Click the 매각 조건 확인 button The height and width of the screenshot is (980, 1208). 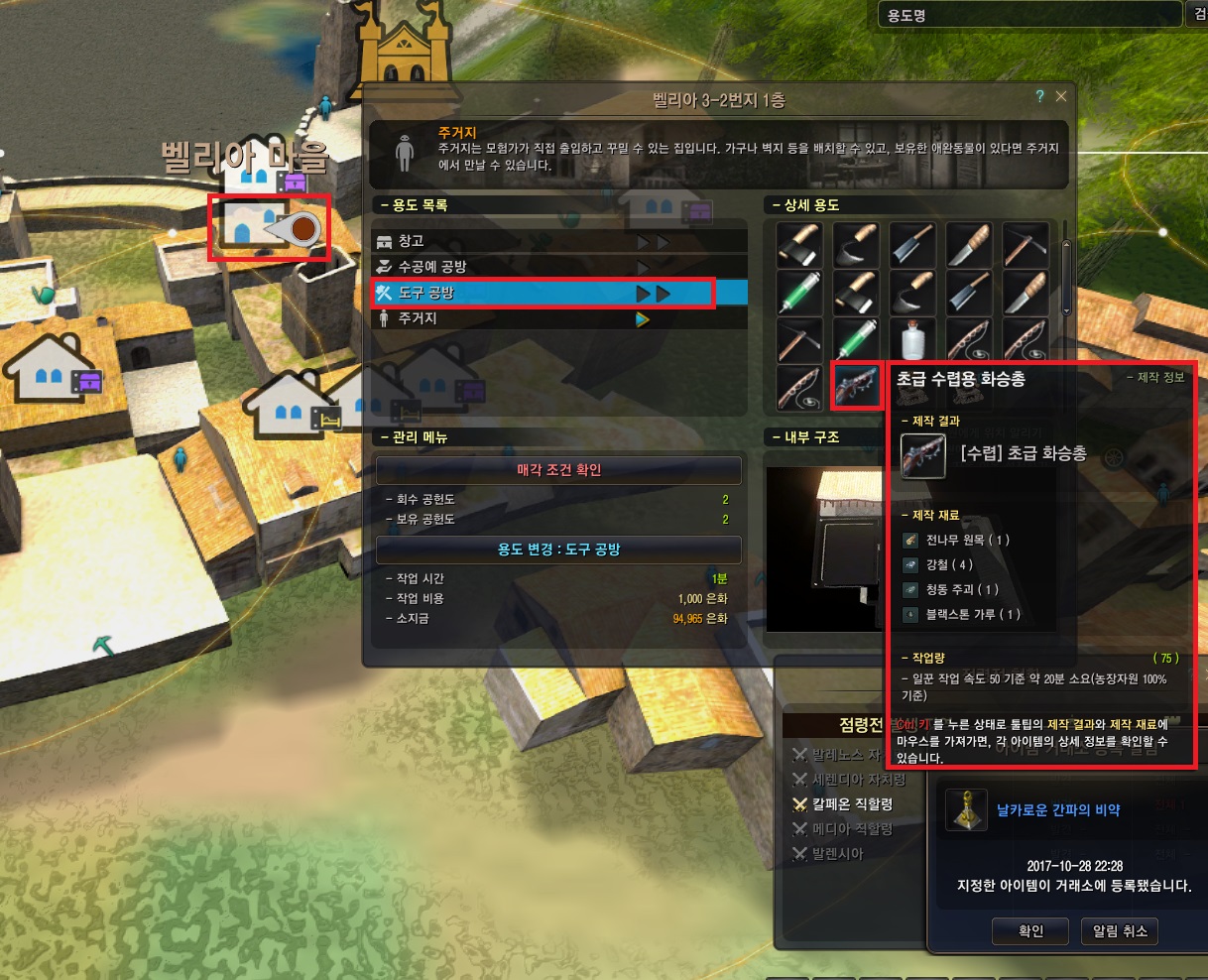(558, 470)
